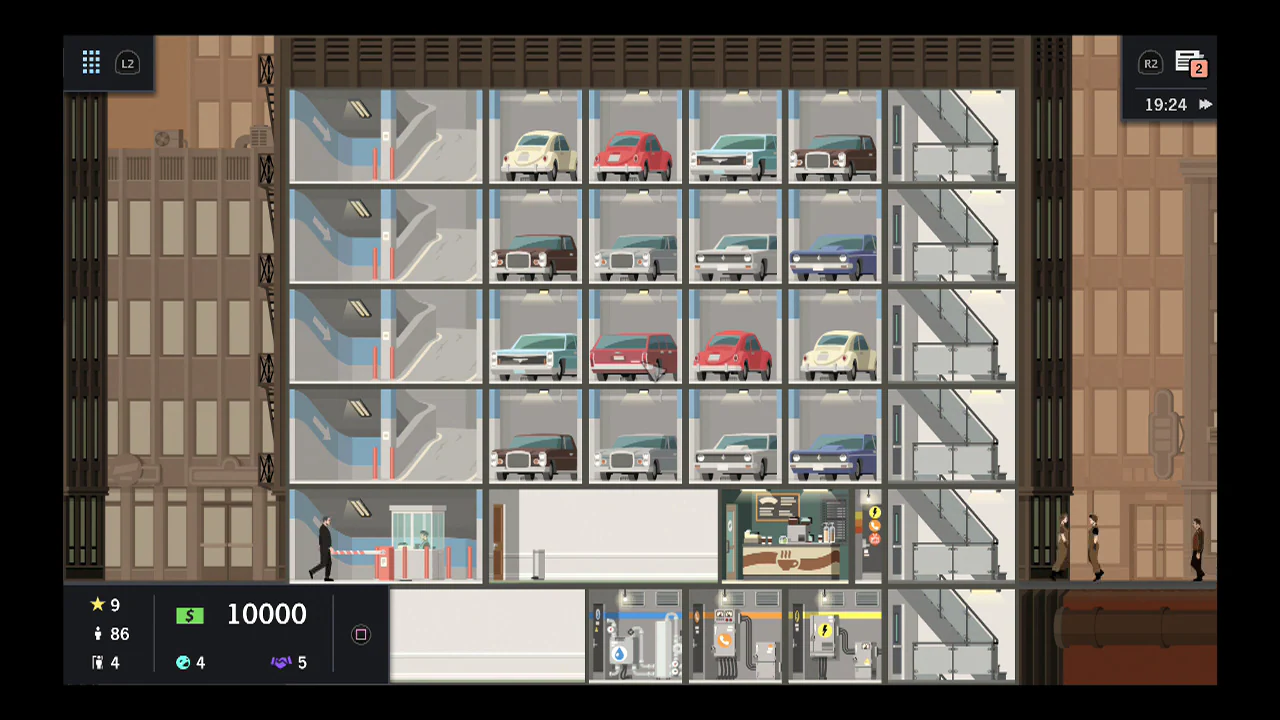Open the money panel via green dollar icon
Viewport: 1280px width, 720px height.
pos(190,614)
